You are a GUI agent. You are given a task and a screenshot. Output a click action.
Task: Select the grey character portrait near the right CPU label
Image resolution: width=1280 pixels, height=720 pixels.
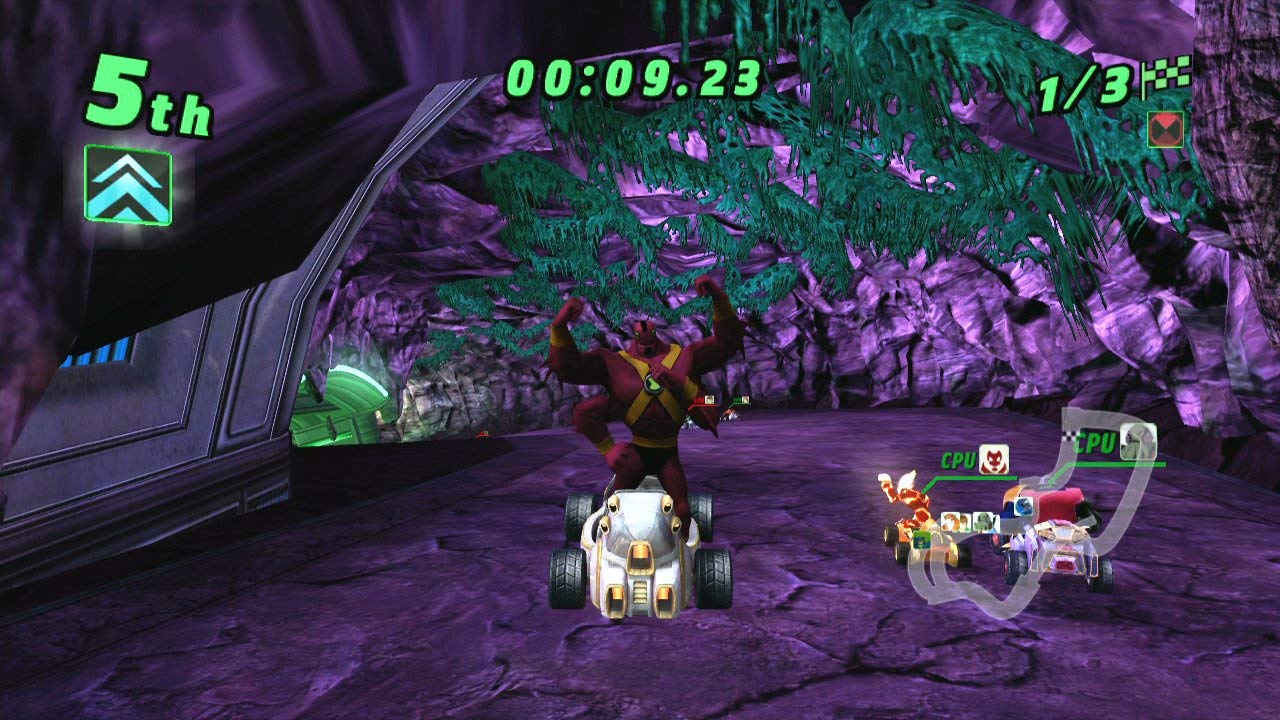click(1137, 443)
